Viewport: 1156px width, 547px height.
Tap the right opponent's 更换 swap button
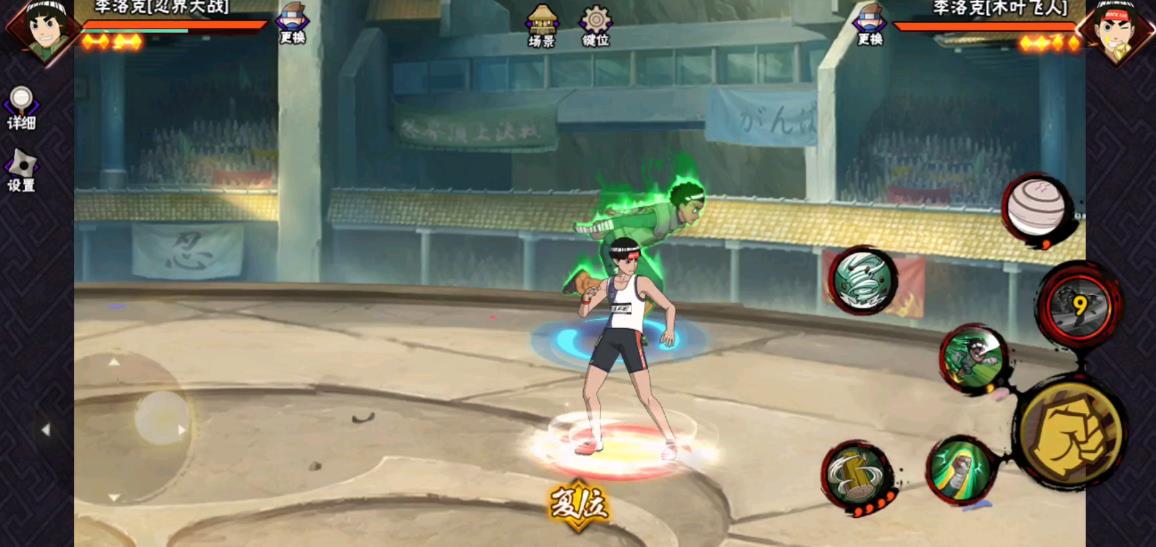click(x=870, y=23)
